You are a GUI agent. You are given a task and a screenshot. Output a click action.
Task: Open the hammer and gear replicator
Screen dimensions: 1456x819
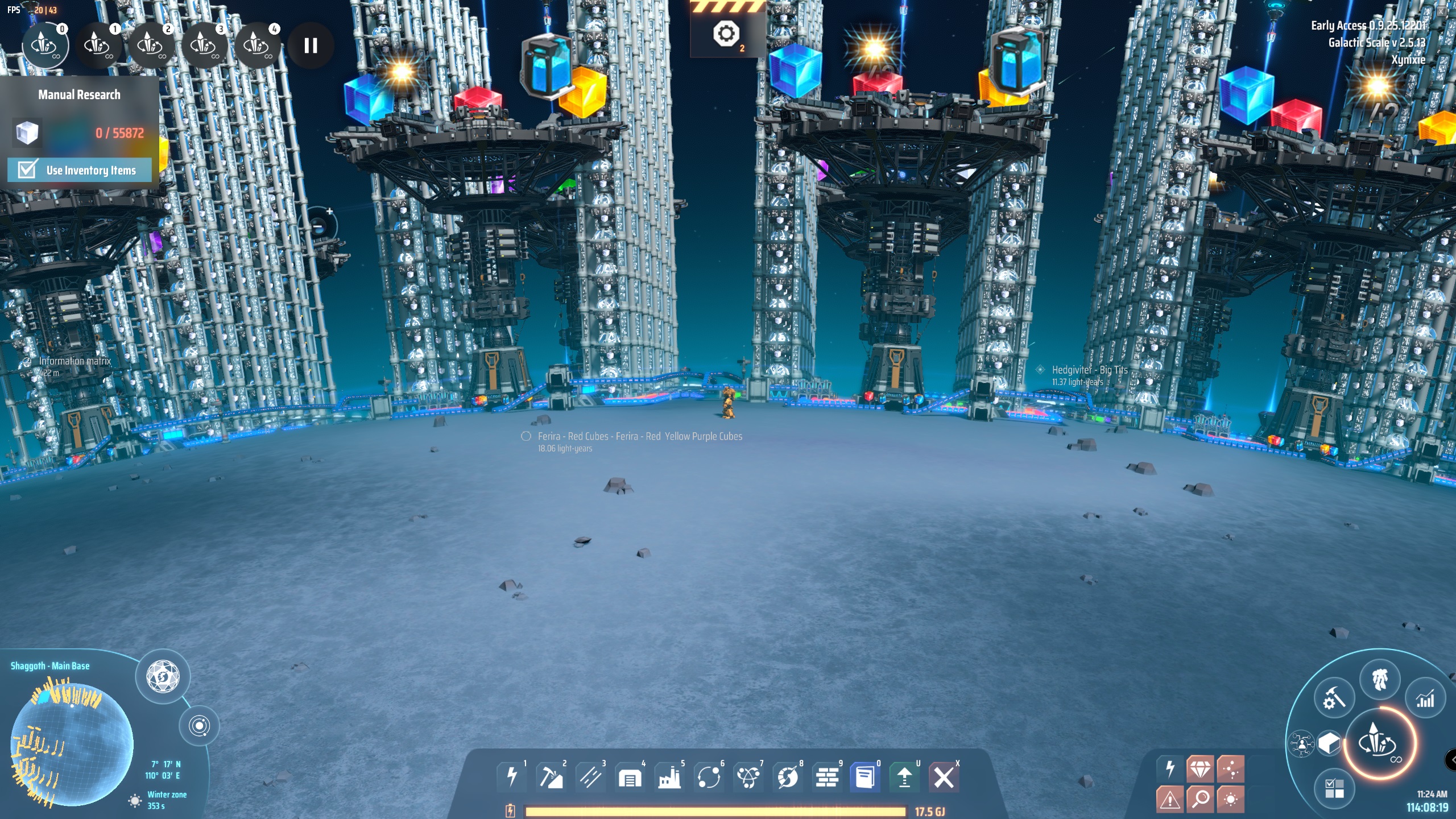pos(1334,699)
